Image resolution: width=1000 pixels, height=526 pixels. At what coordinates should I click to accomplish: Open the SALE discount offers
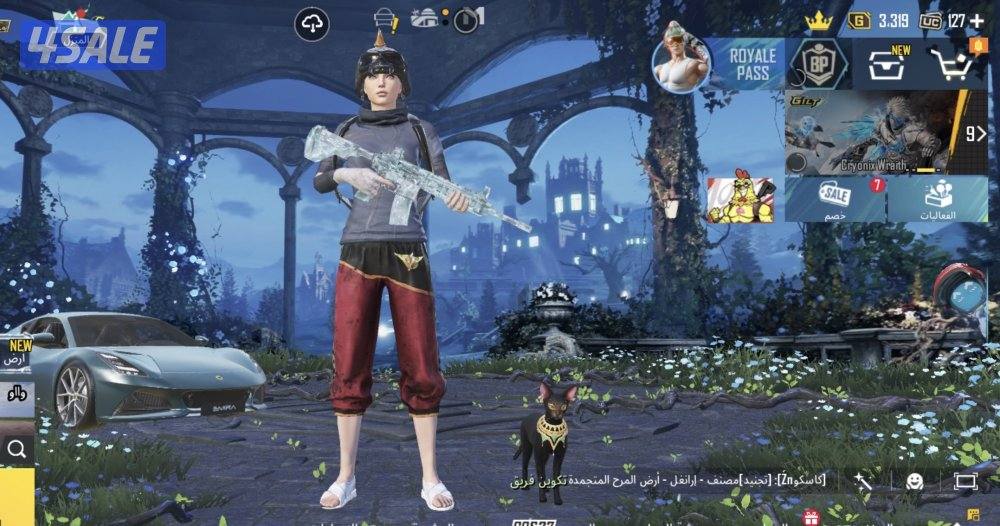point(835,199)
